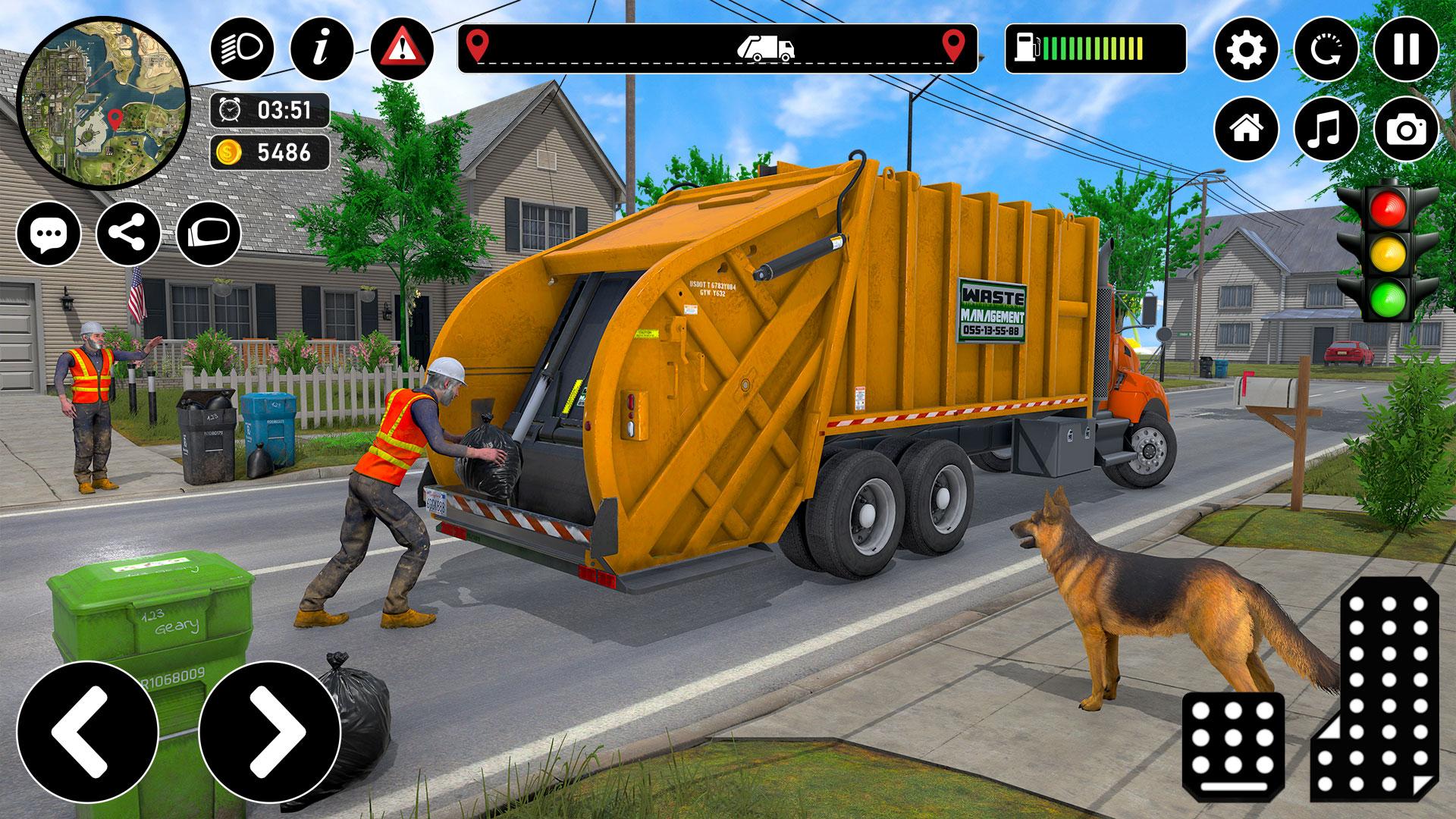
Task: Tap the share button
Action: click(x=128, y=234)
